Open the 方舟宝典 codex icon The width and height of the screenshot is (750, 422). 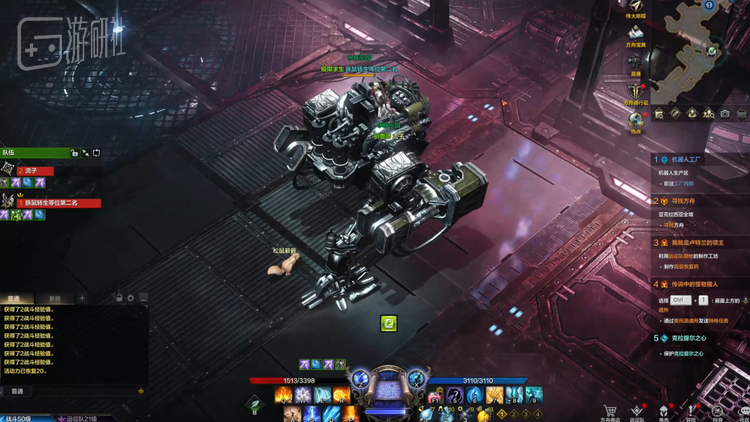point(635,33)
